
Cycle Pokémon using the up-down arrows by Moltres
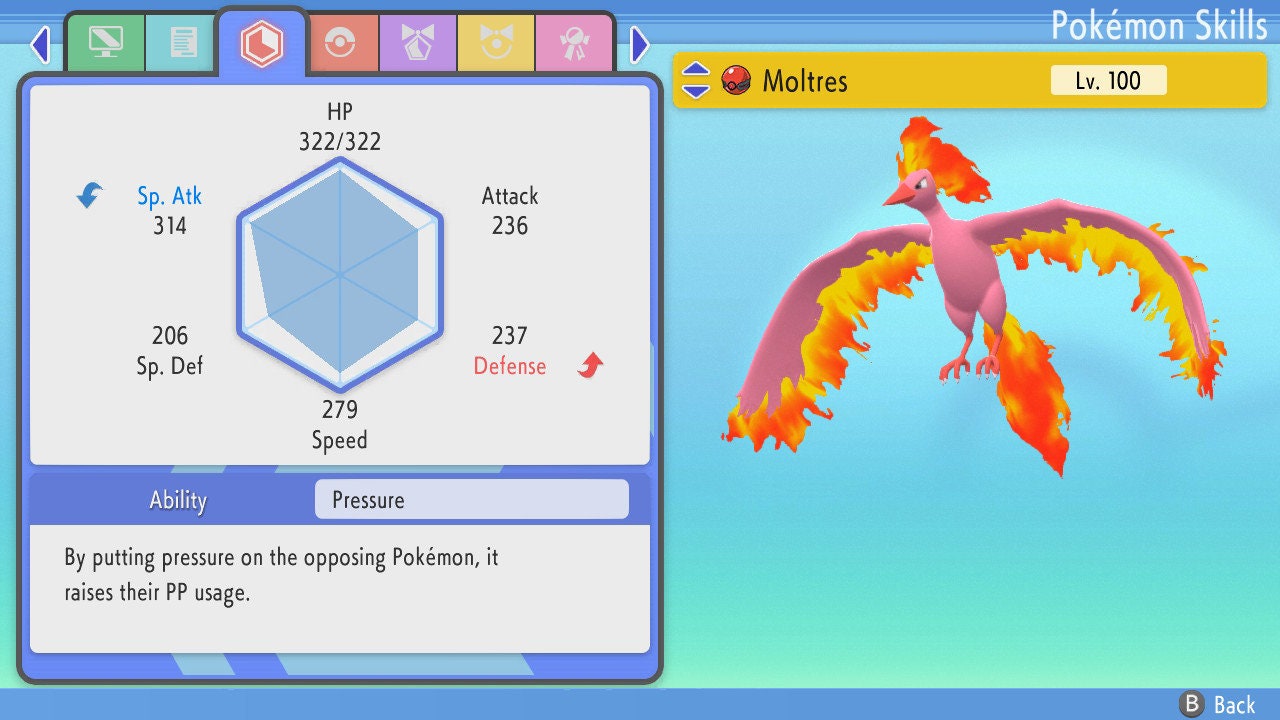696,80
